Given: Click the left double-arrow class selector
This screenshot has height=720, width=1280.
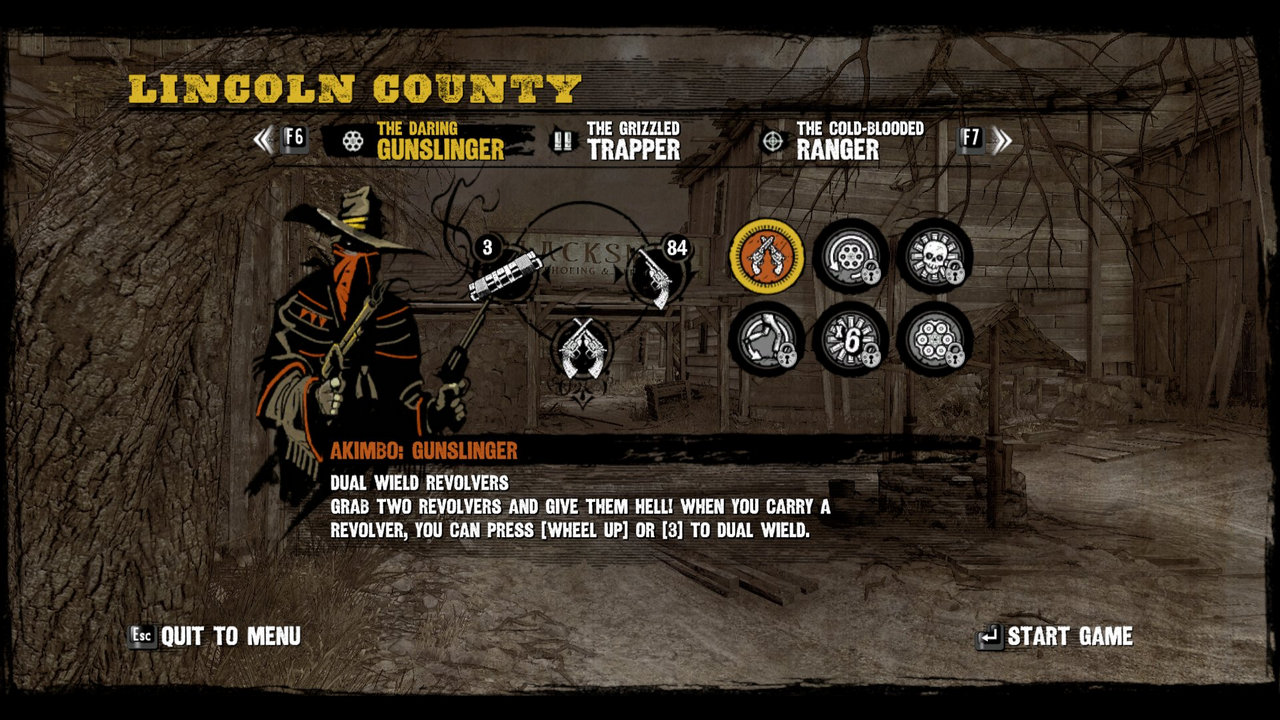Looking at the screenshot, I should pyautogui.click(x=263, y=139).
